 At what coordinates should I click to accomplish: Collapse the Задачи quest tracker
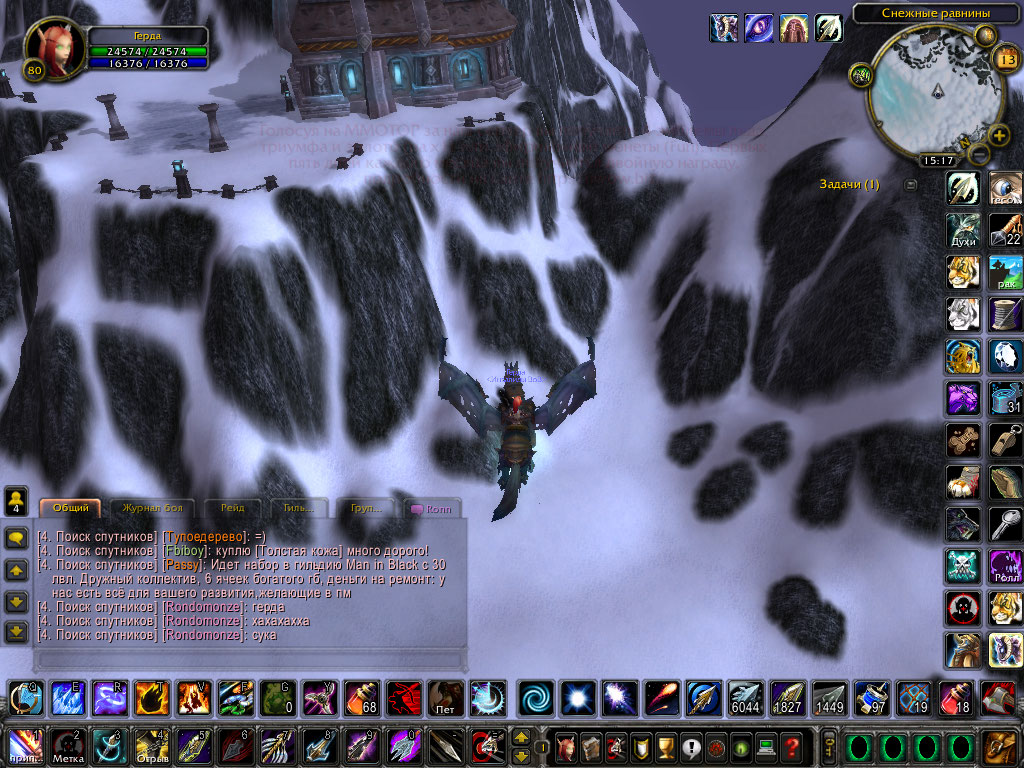(910, 185)
